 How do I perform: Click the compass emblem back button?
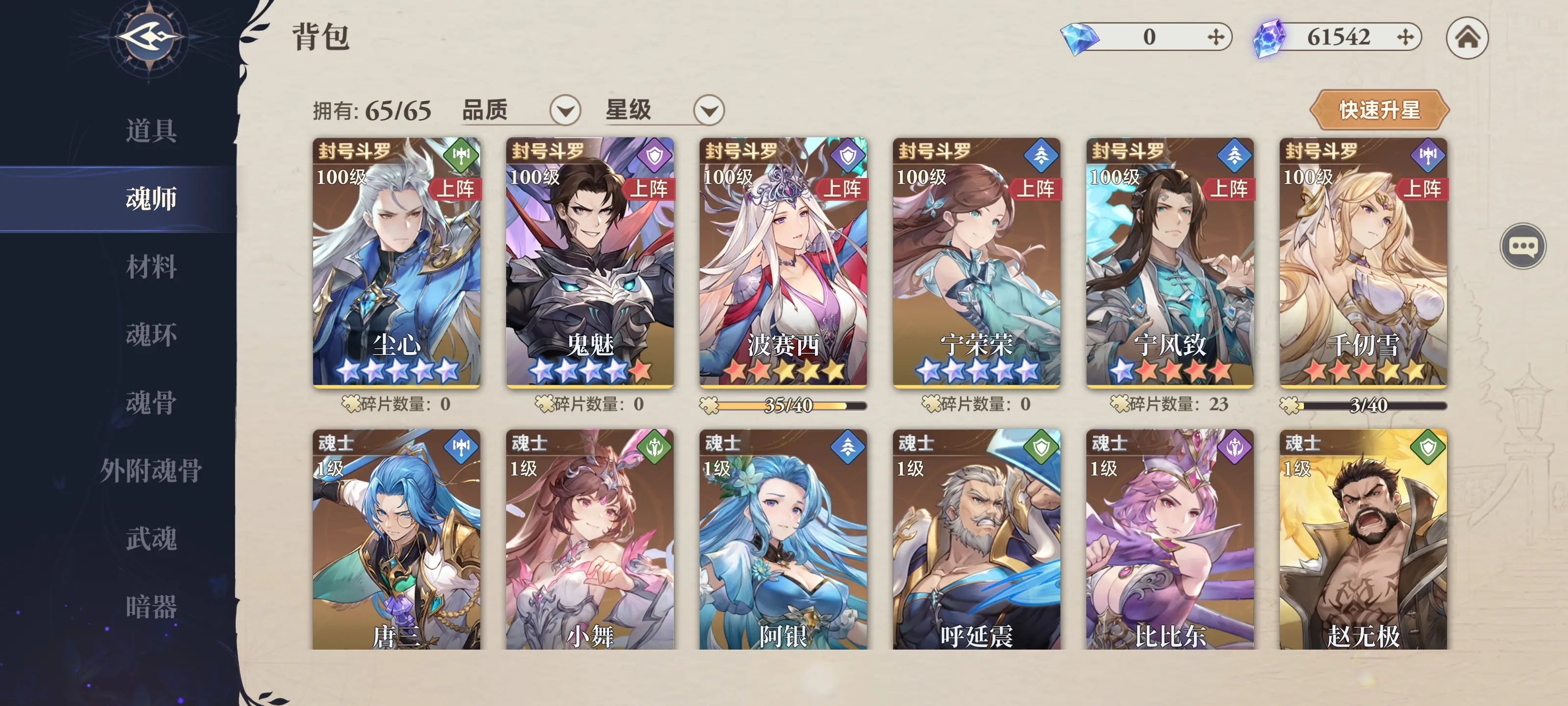[150, 38]
